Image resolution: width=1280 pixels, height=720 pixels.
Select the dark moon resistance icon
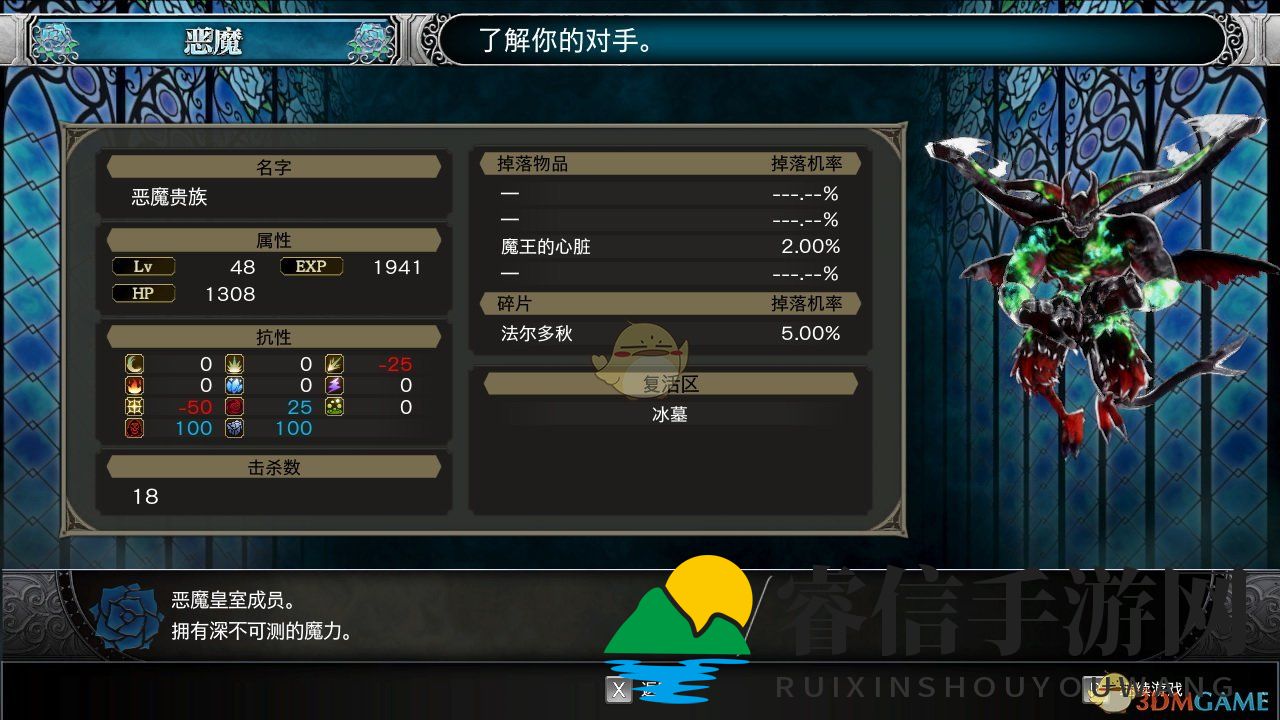[133, 364]
